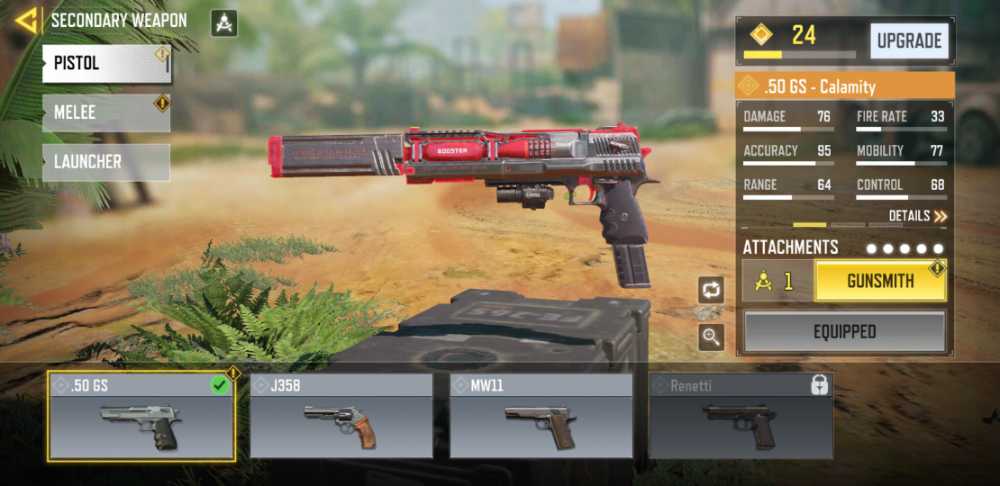Select the locked Renetti pistol card
This screenshot has height=486, width=1000.
pyautogui.click(x=741, y=417)
